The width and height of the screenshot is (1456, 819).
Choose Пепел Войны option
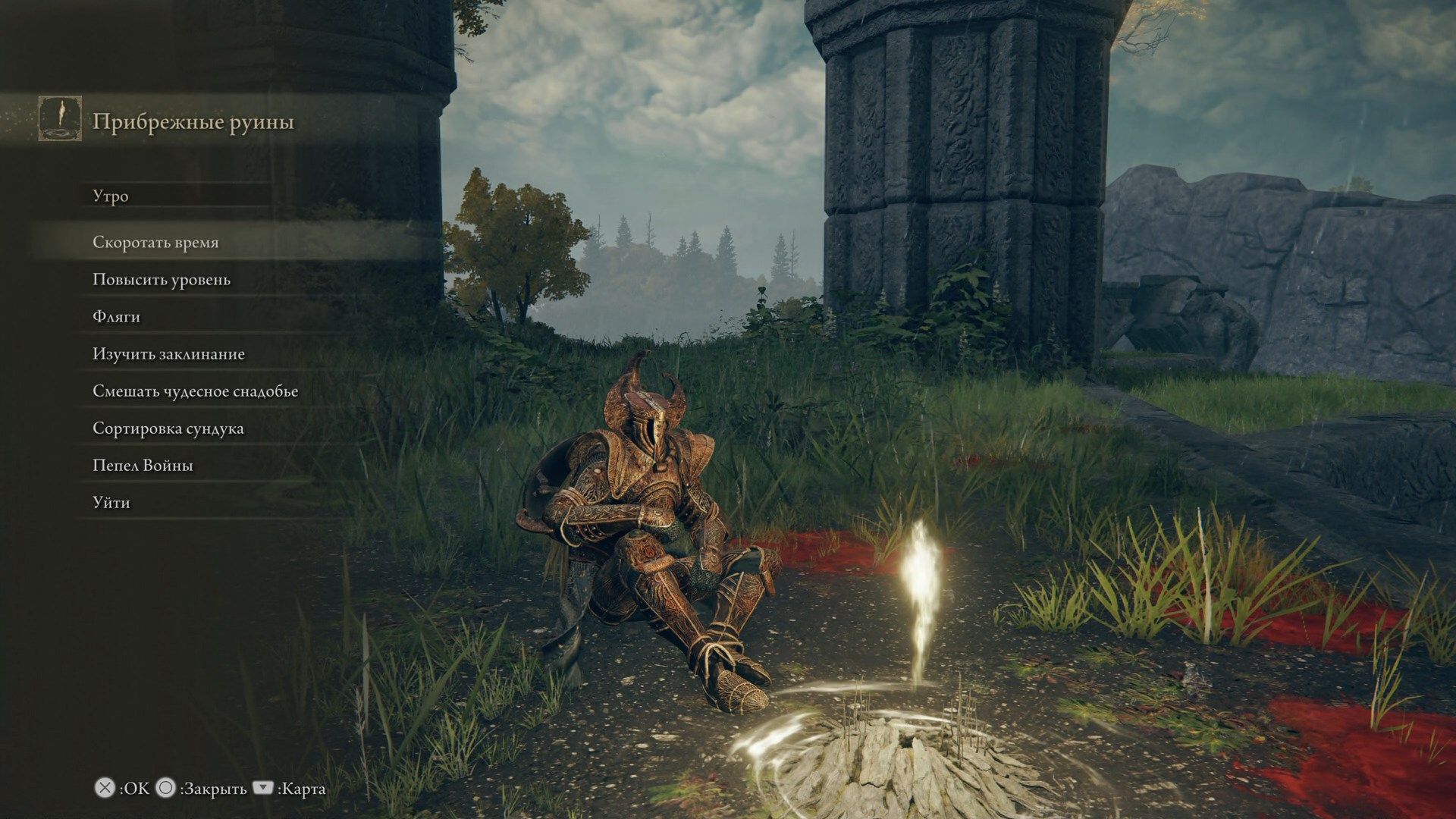click(143, 466)
